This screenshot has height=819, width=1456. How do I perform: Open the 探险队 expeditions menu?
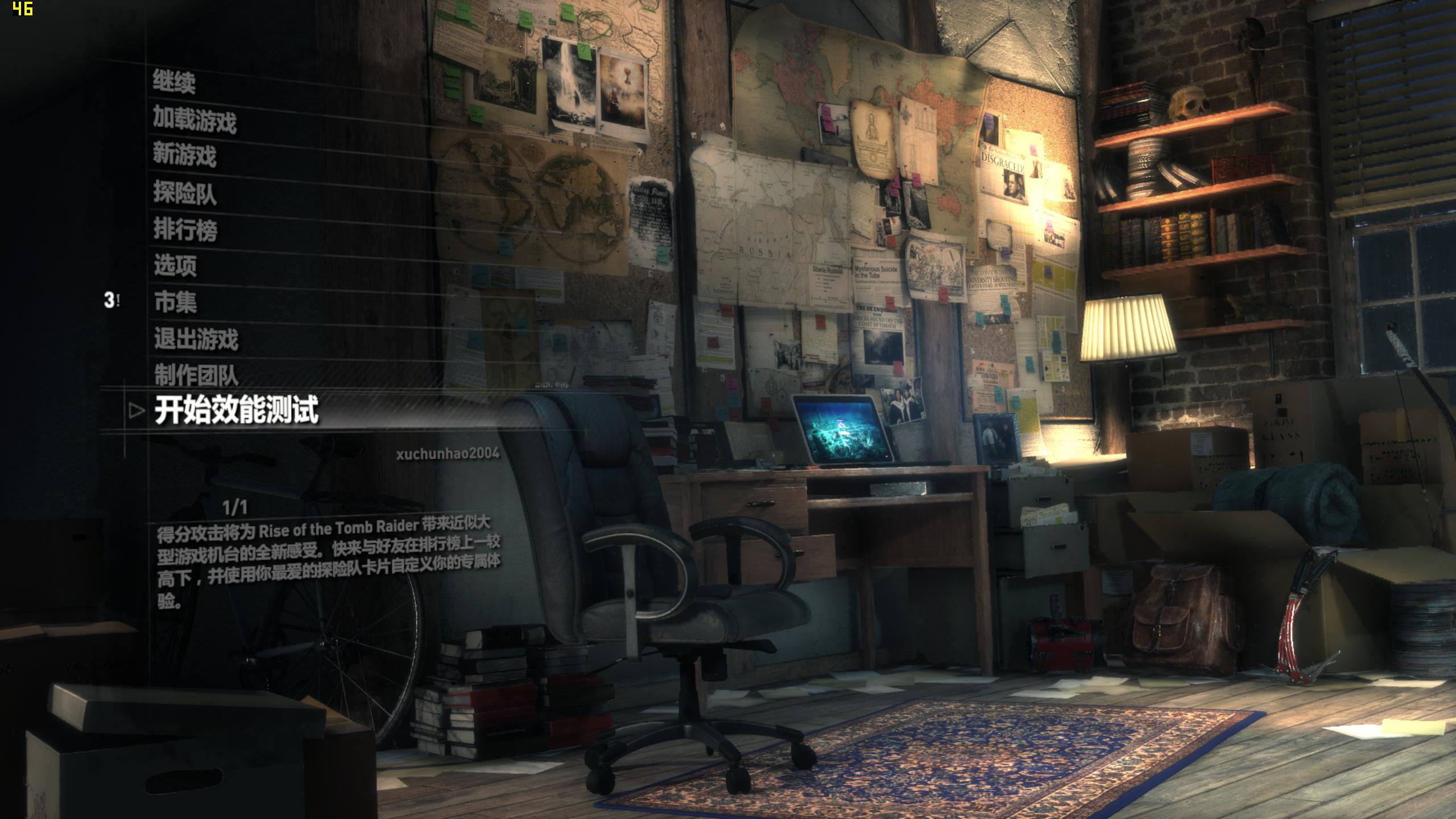185,193
